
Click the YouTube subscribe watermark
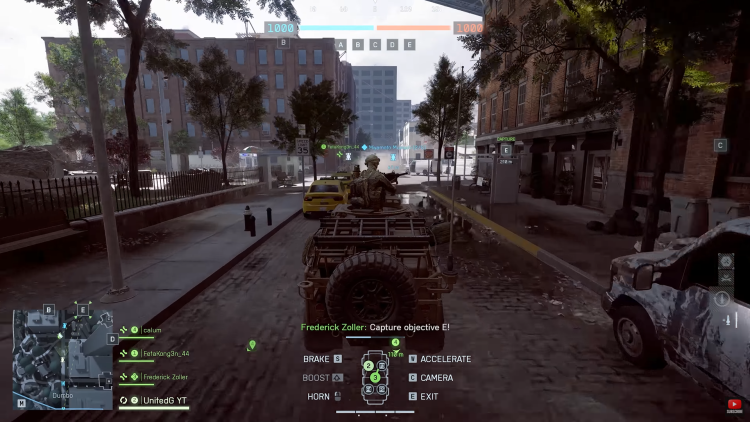pos(734,407)
